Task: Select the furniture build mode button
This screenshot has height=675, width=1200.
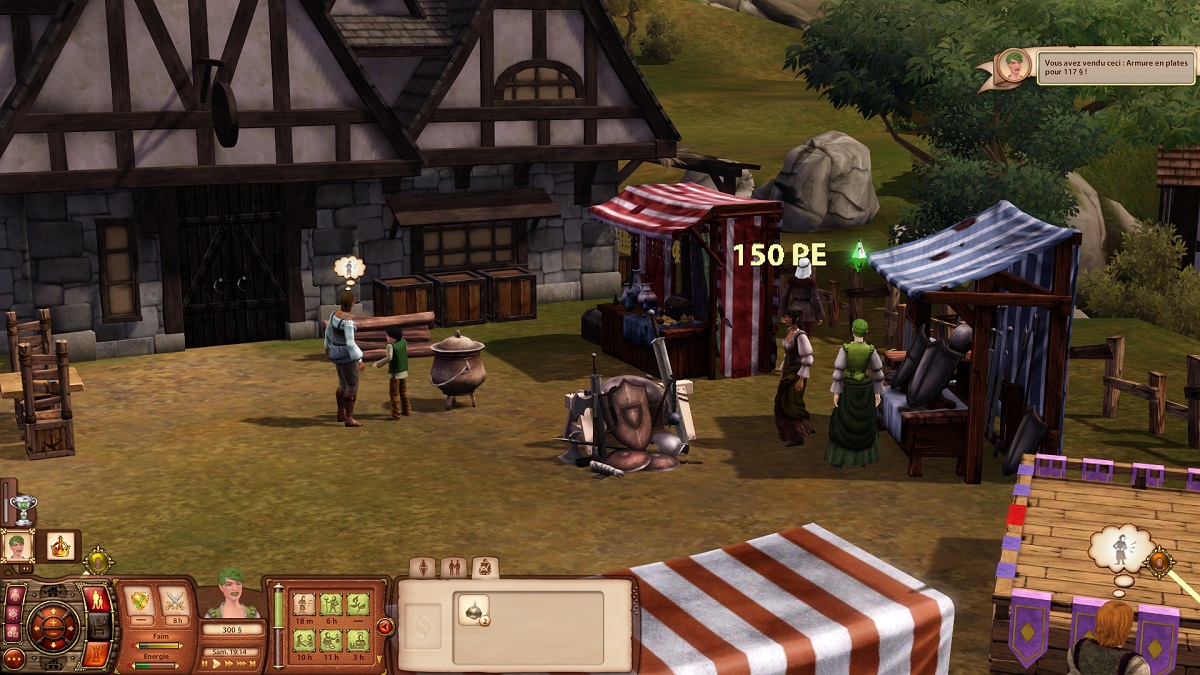Action: [98, 627]
